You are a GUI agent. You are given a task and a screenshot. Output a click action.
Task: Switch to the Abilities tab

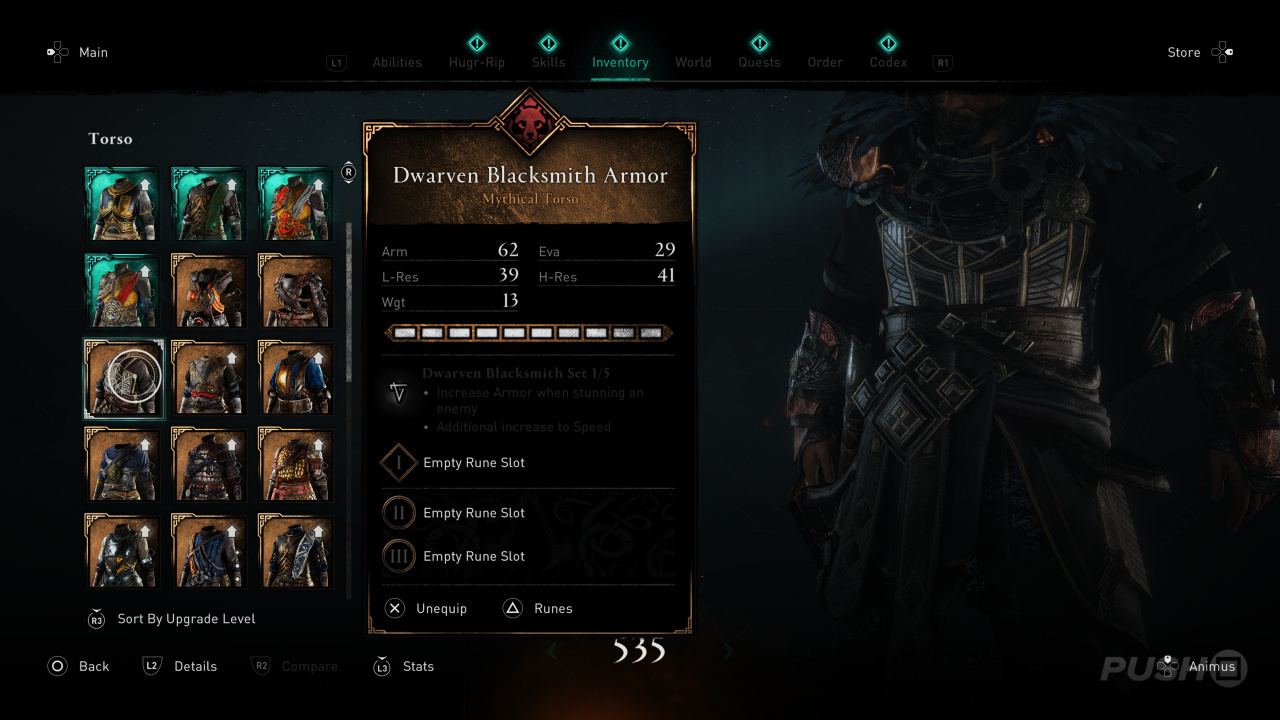tap(397, 62)
